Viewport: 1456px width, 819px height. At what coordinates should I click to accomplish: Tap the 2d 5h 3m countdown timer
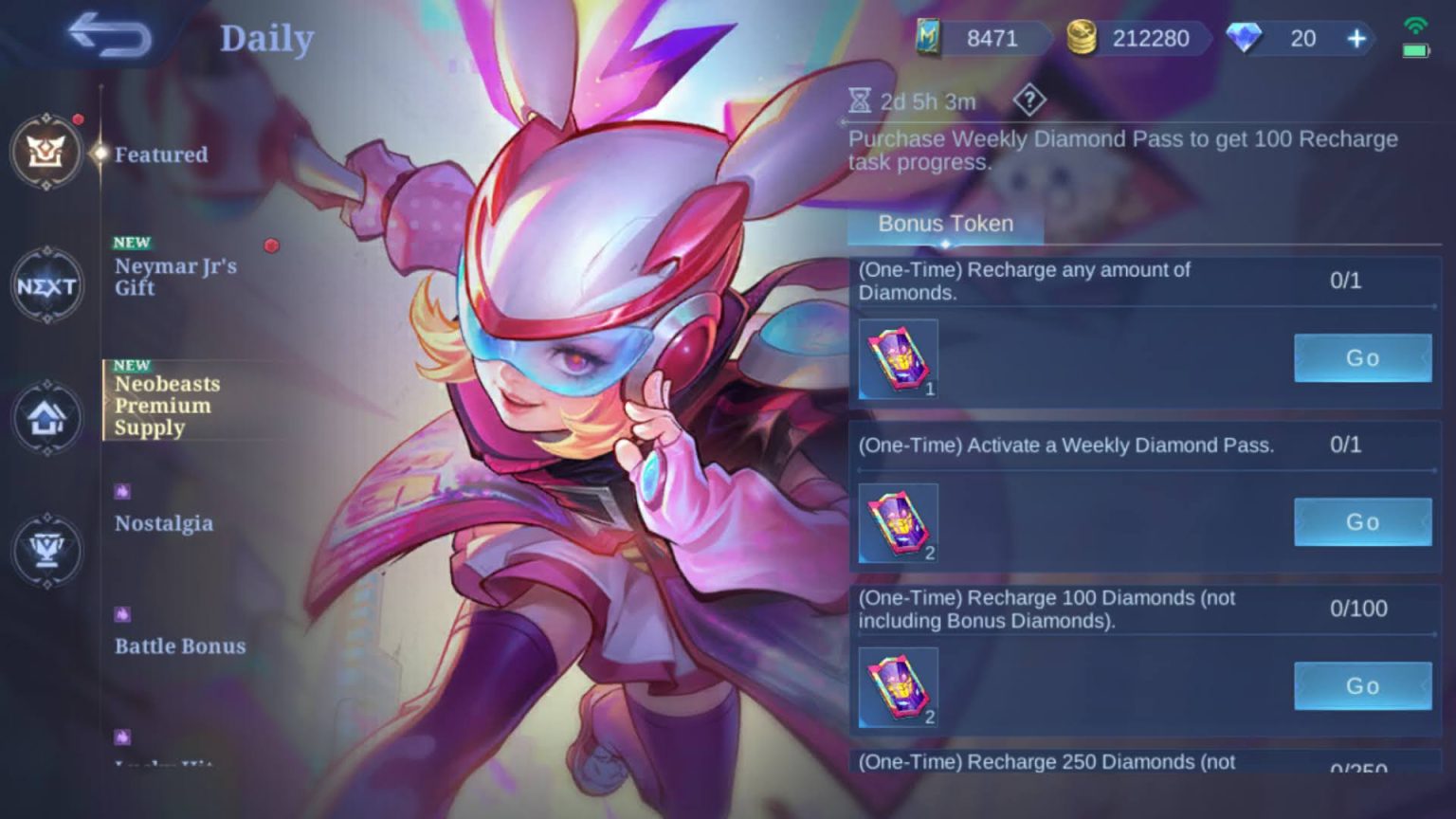tap(911, 101)
